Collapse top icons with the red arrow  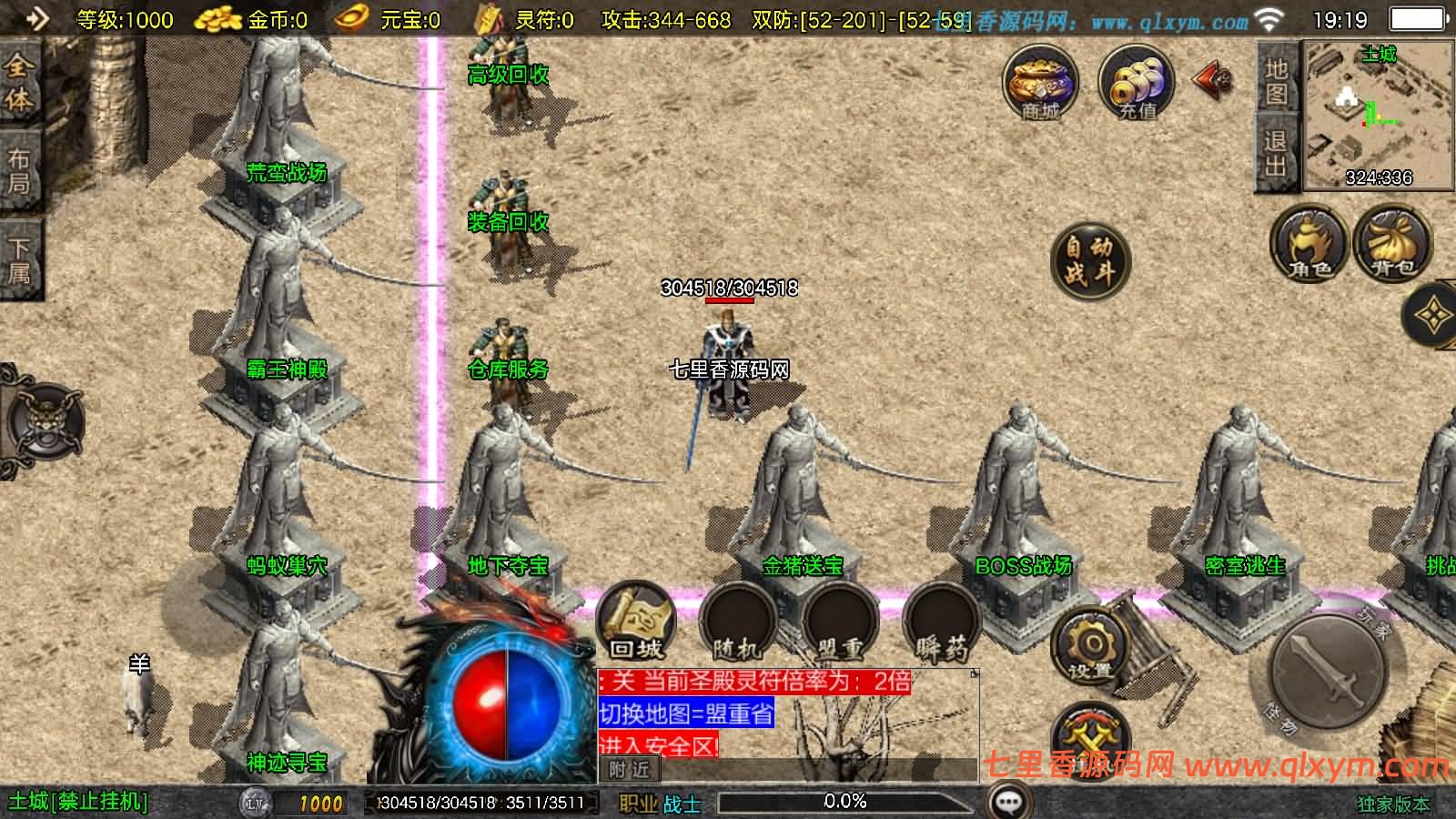tap(1214, 81)
